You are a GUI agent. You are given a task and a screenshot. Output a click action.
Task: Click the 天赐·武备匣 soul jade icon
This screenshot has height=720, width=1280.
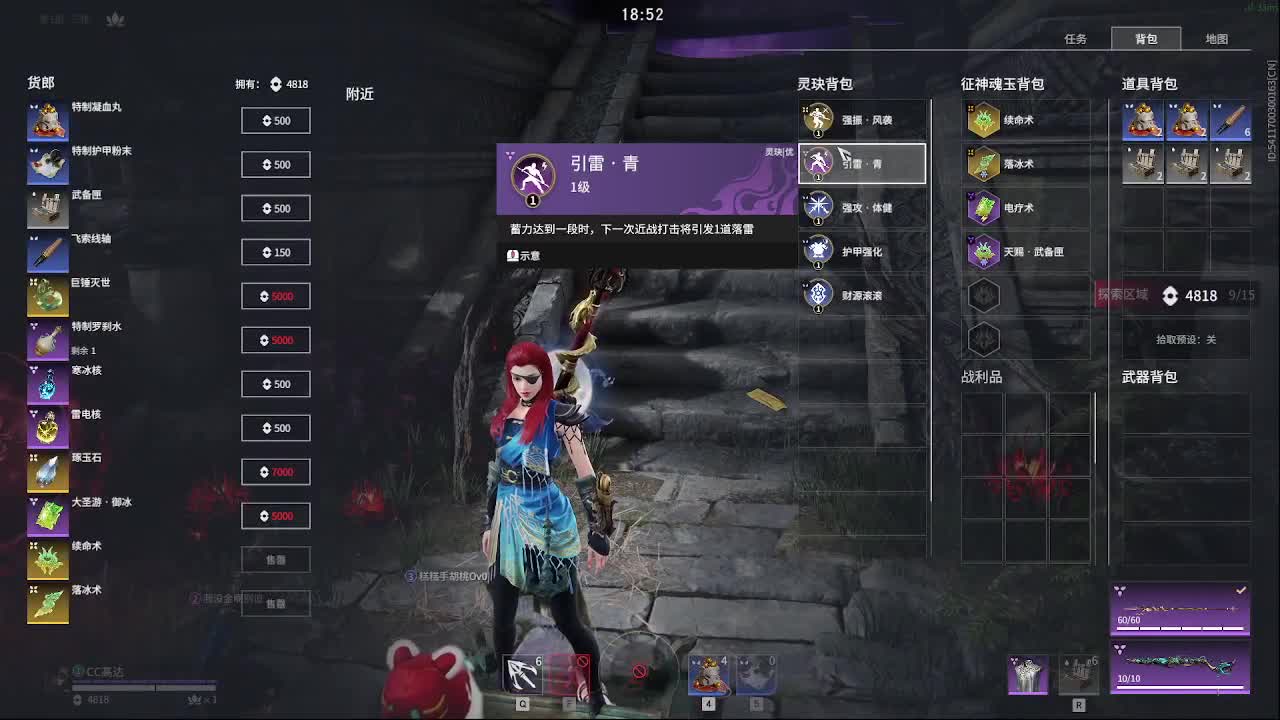[983, 251]
